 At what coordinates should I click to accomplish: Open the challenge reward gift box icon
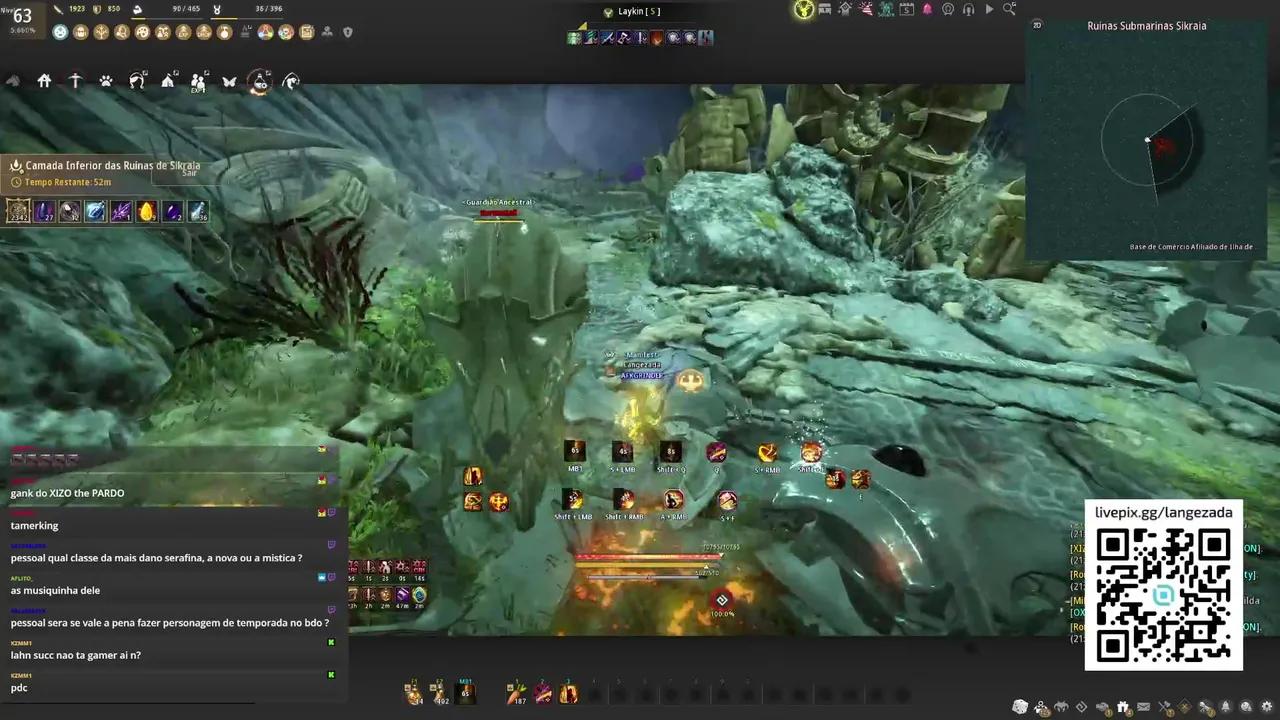(x=1124, y=707)
